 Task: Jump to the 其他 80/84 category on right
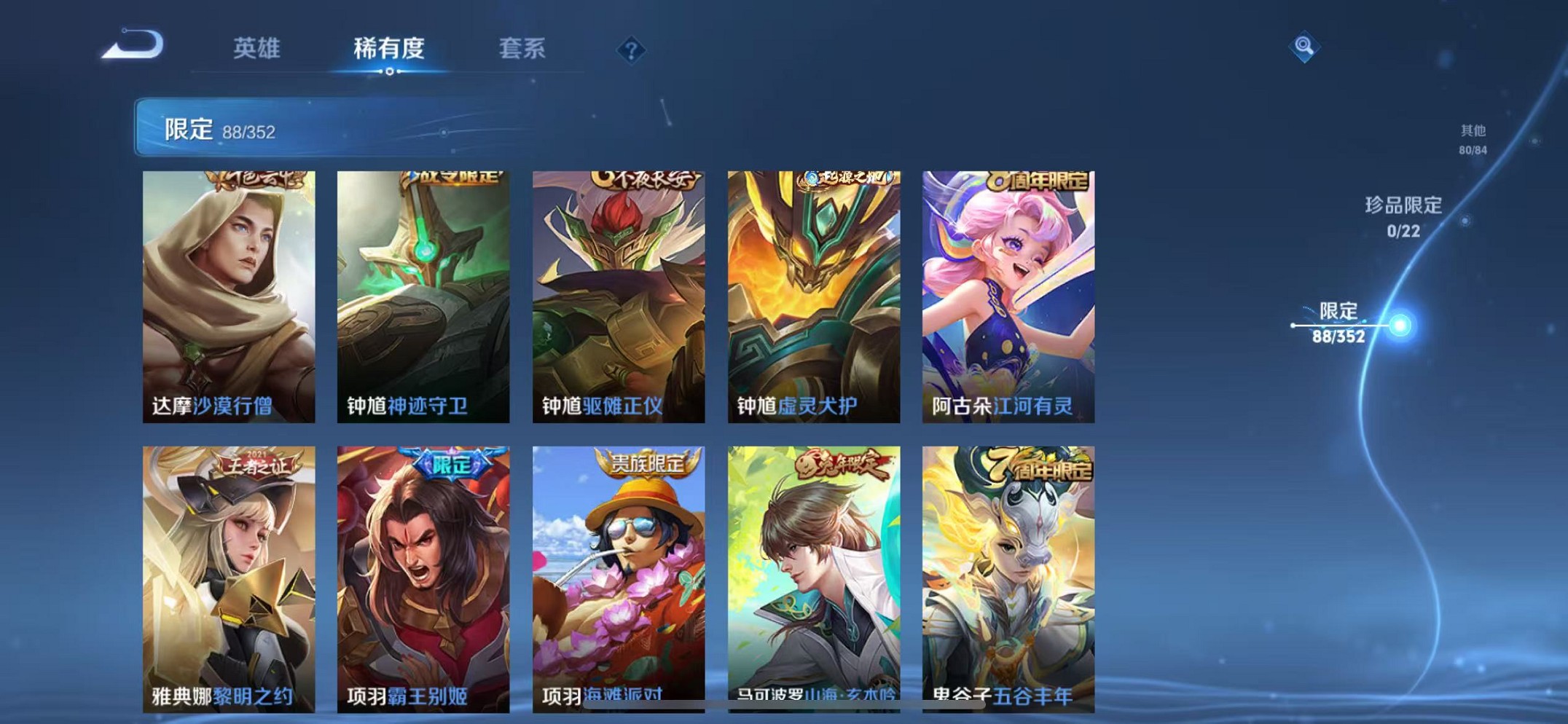(x=1472, y=138)
